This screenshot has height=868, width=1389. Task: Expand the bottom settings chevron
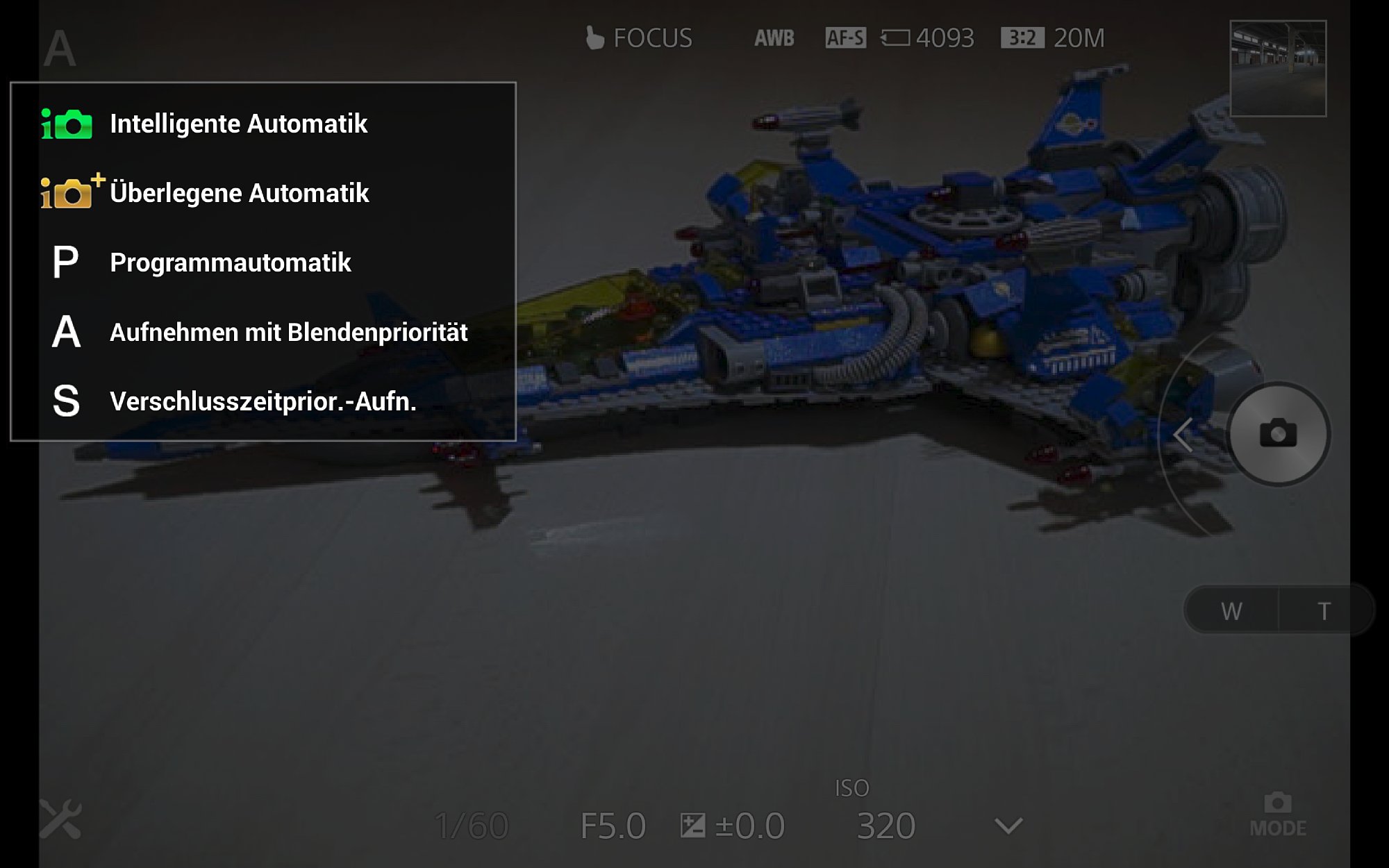tap(1008, 826)
